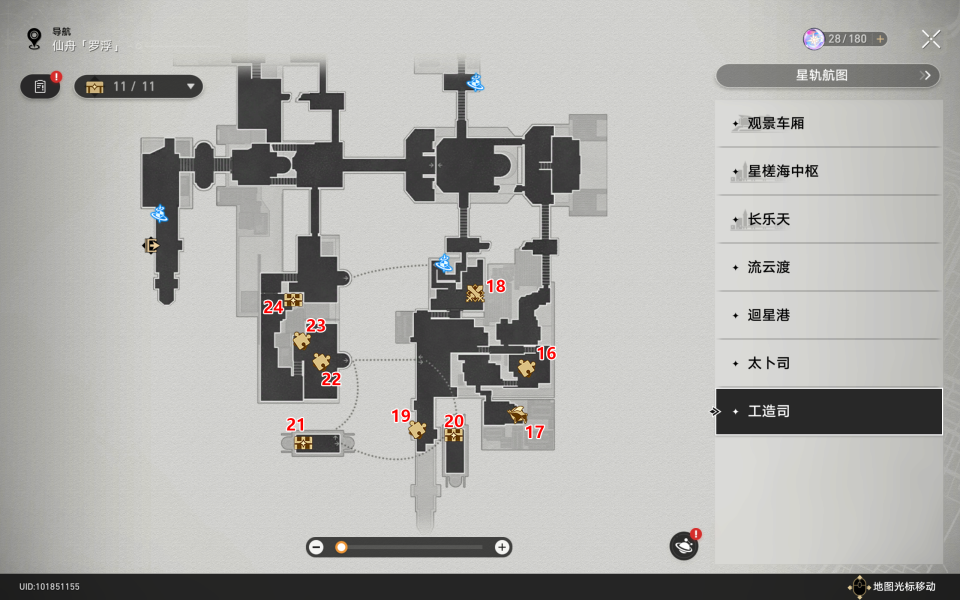Close the map with the X button
The height and width of the screenshot is (600, 960).
tap(930, 39)
